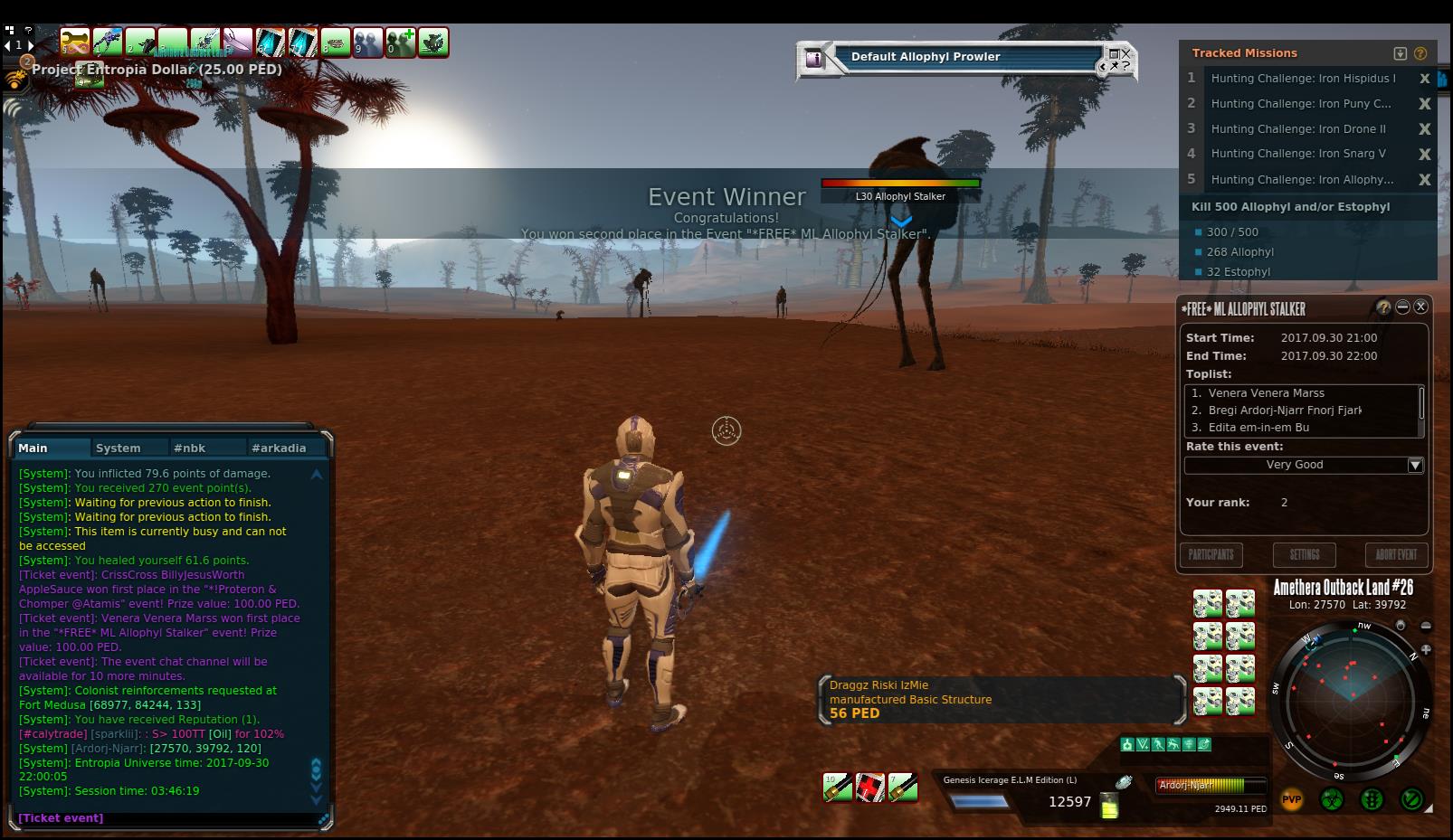Use the red cross first aid slot
The height and width of the screenshot is (840, 1453).
point(870,788)
